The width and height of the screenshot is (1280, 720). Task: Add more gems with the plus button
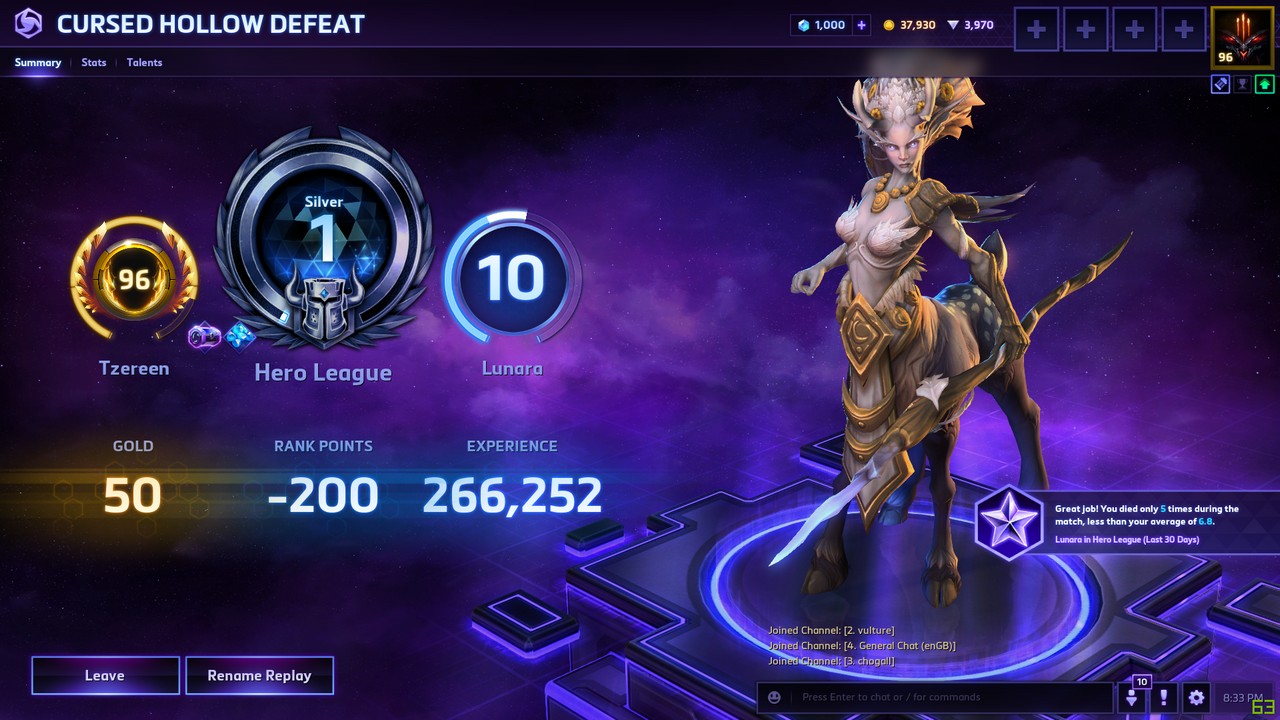(x=862, y=25)
